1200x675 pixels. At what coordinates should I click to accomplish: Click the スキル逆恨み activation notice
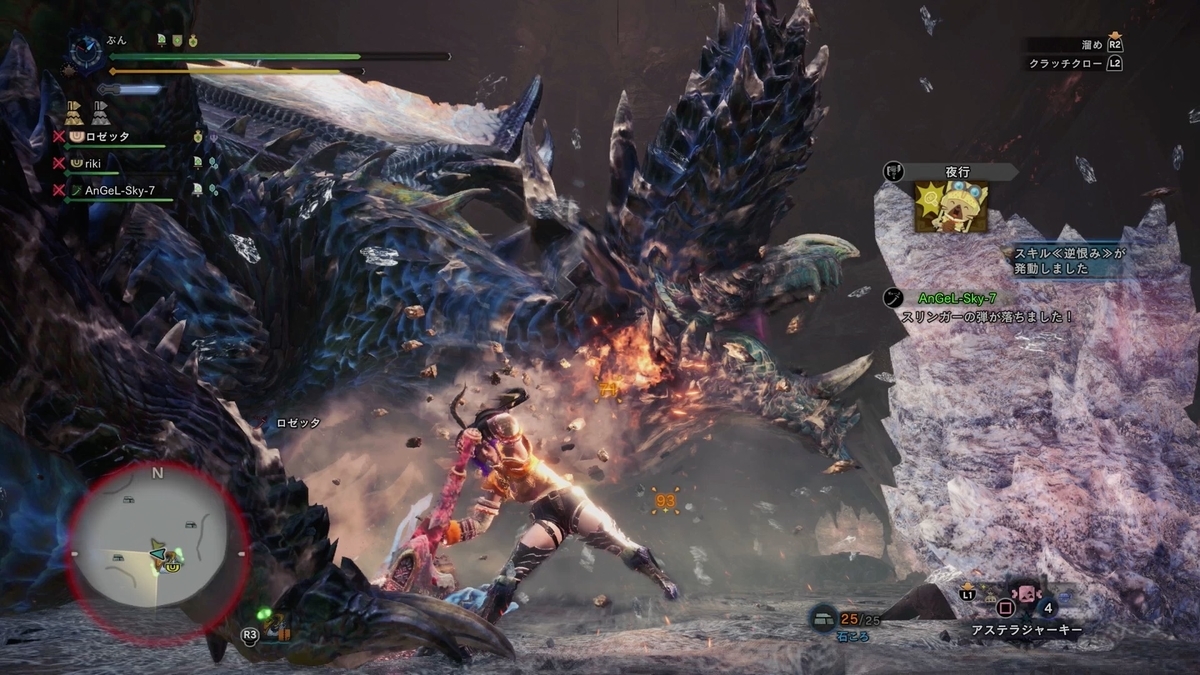1070,262
